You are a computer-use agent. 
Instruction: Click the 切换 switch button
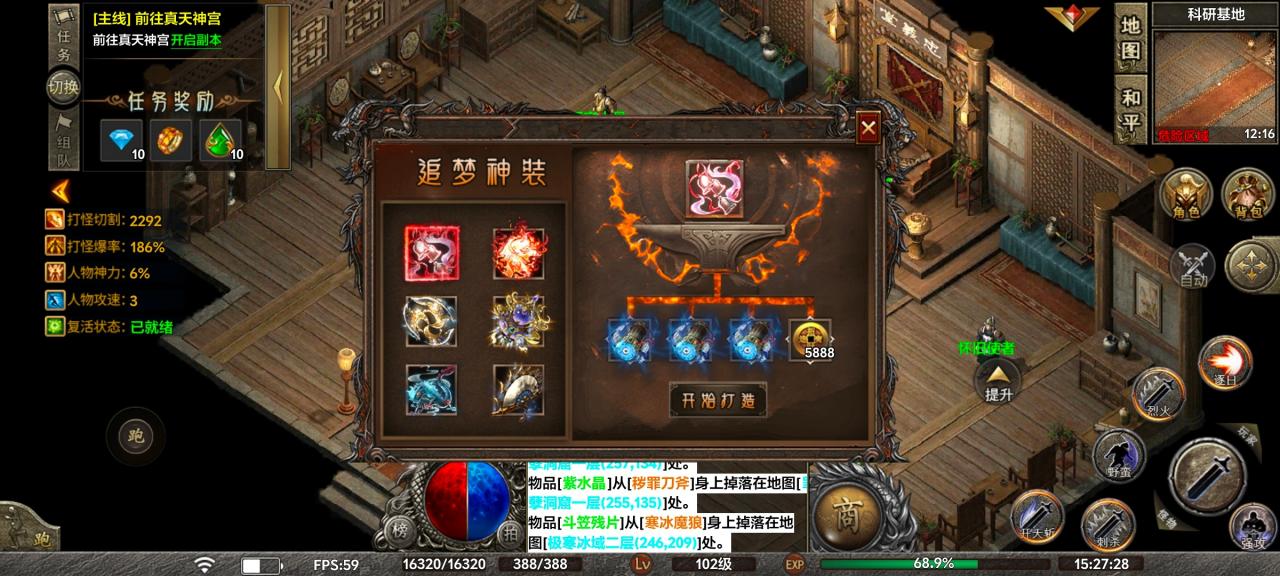coord(62,87)
